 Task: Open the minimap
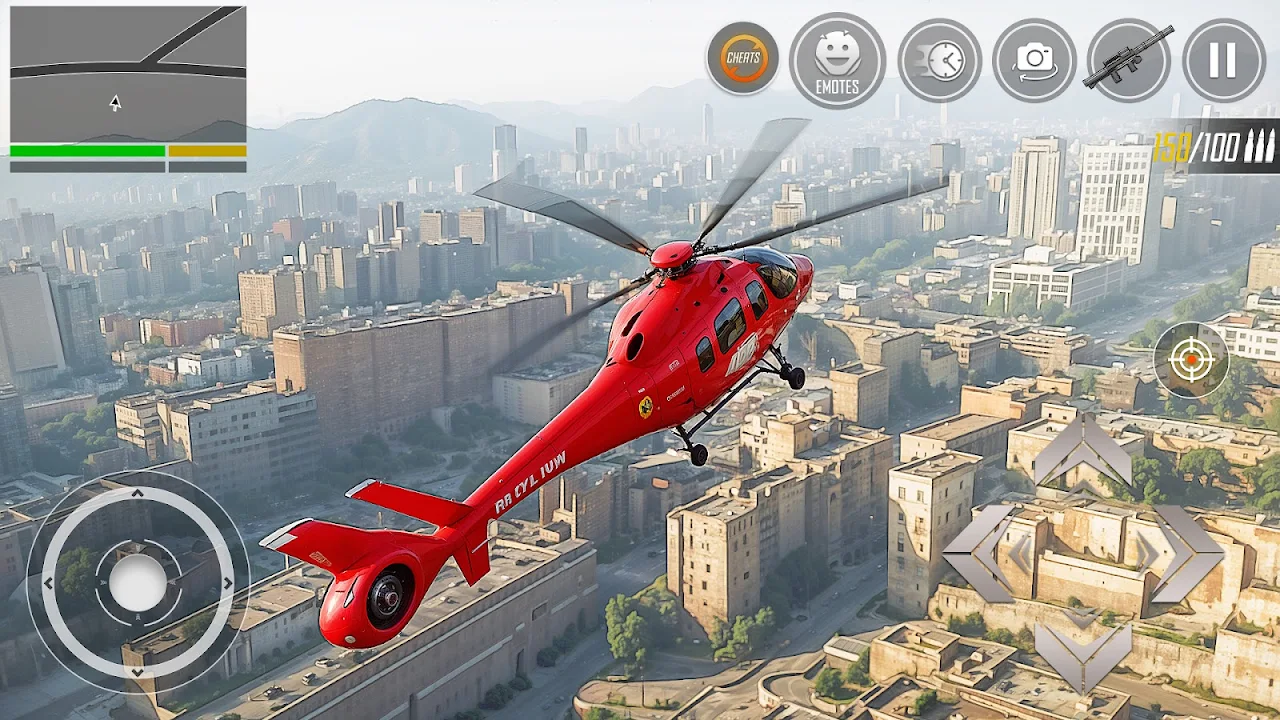[x=128, y=74]
